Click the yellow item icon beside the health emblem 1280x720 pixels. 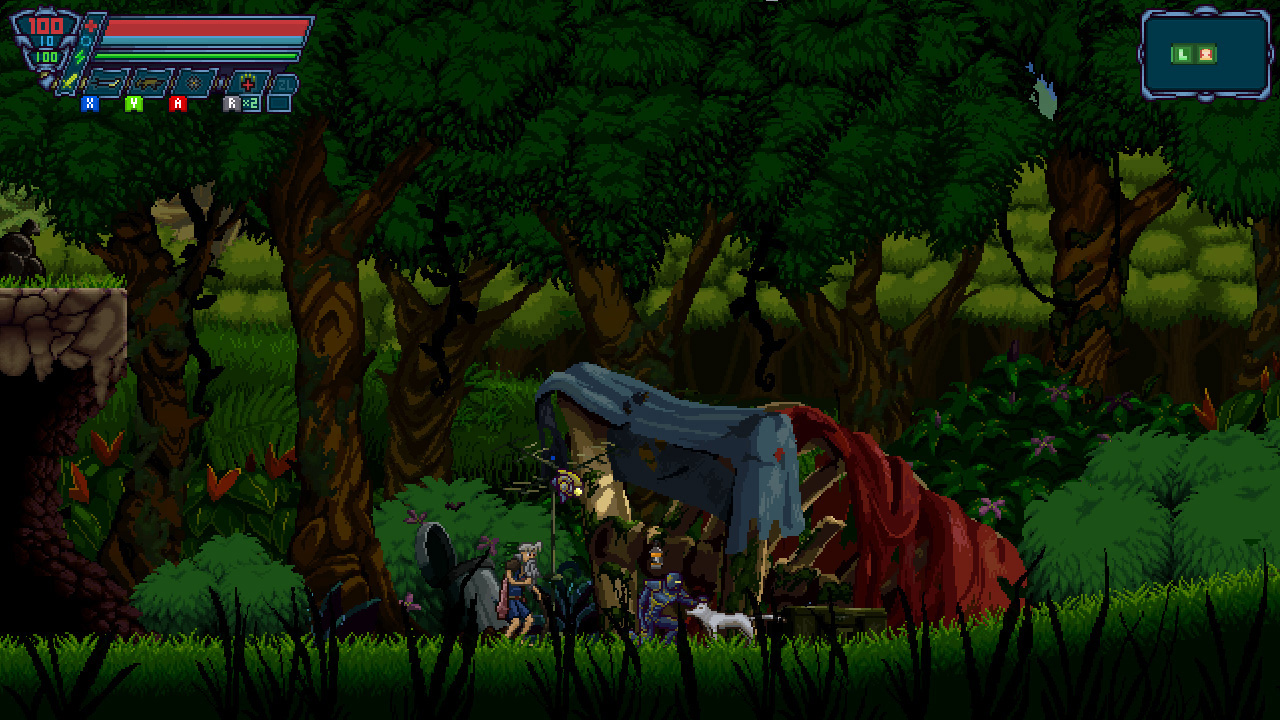click(69, 82)
